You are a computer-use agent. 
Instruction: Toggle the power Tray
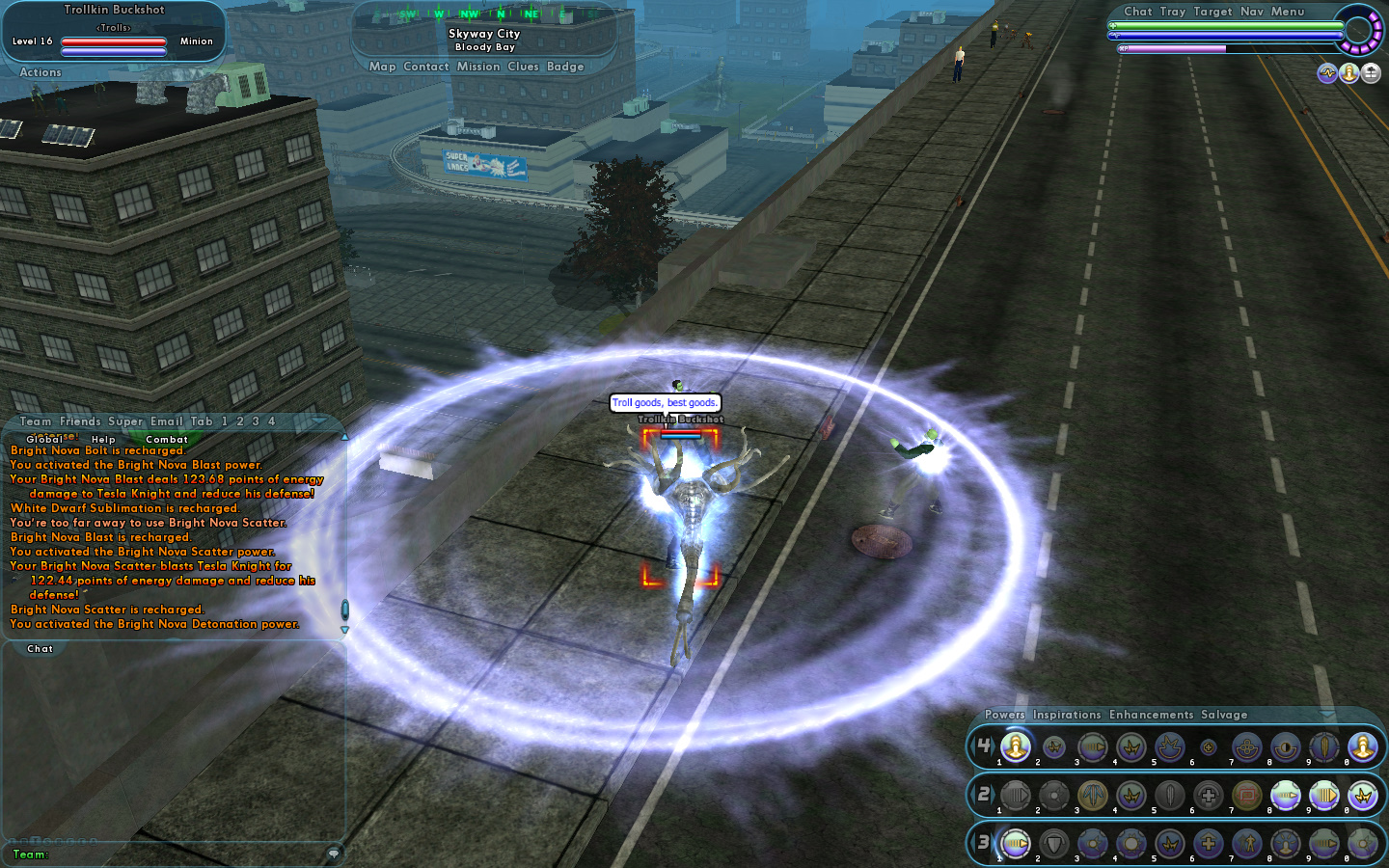click(1173, 12)
